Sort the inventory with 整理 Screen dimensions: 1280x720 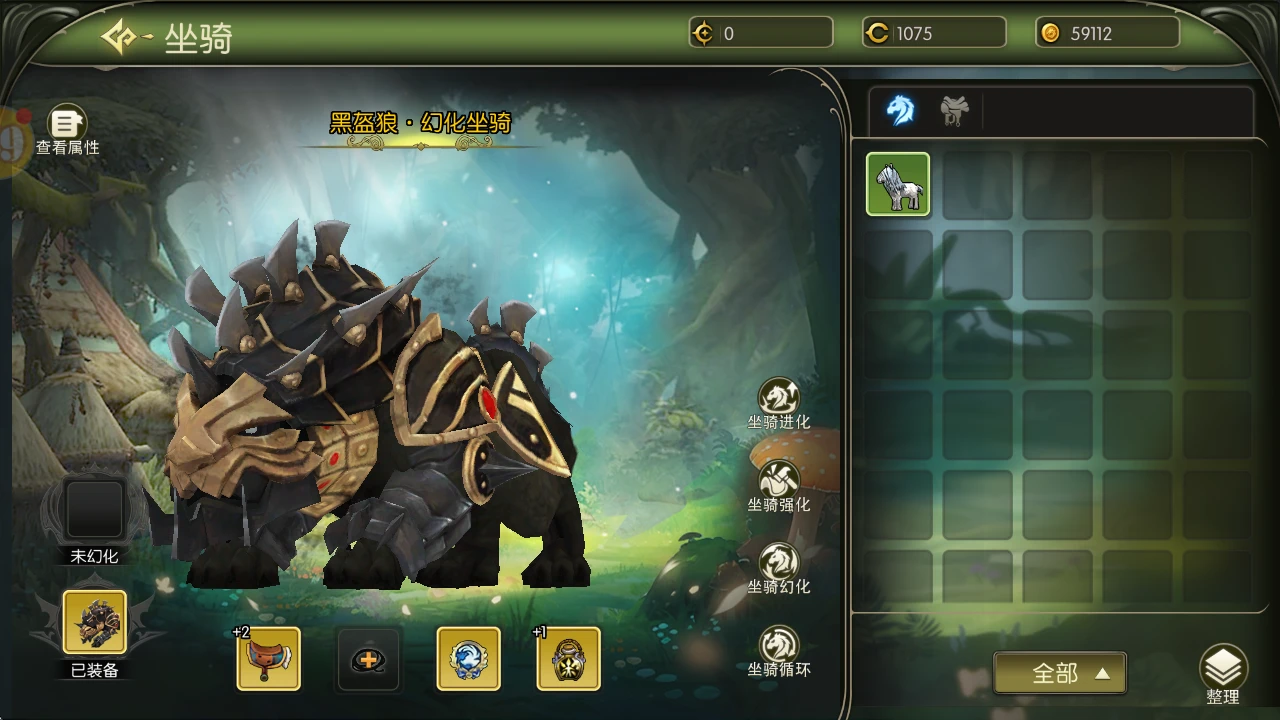click(1223, 674)
